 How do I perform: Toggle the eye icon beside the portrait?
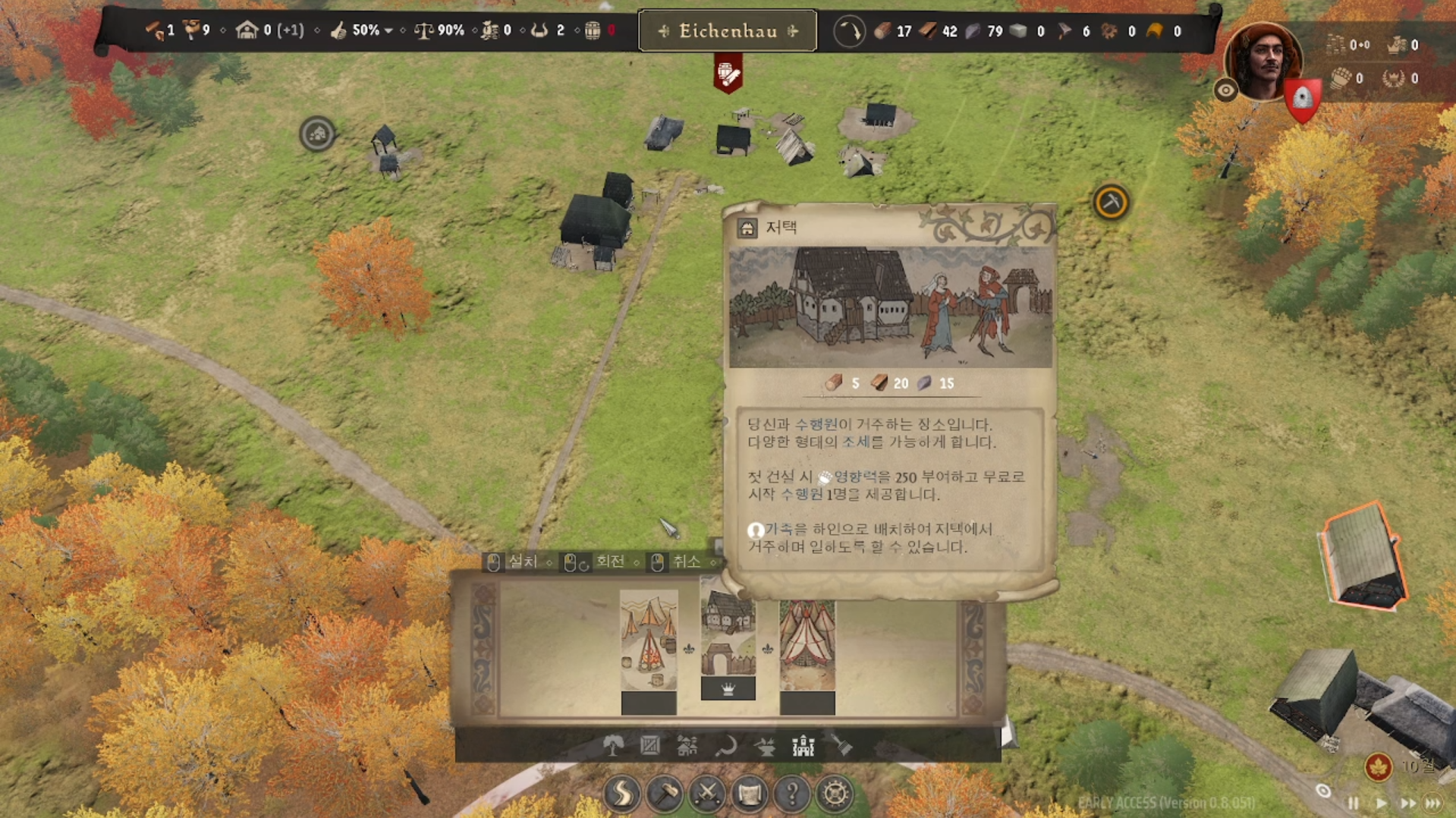1225,91
